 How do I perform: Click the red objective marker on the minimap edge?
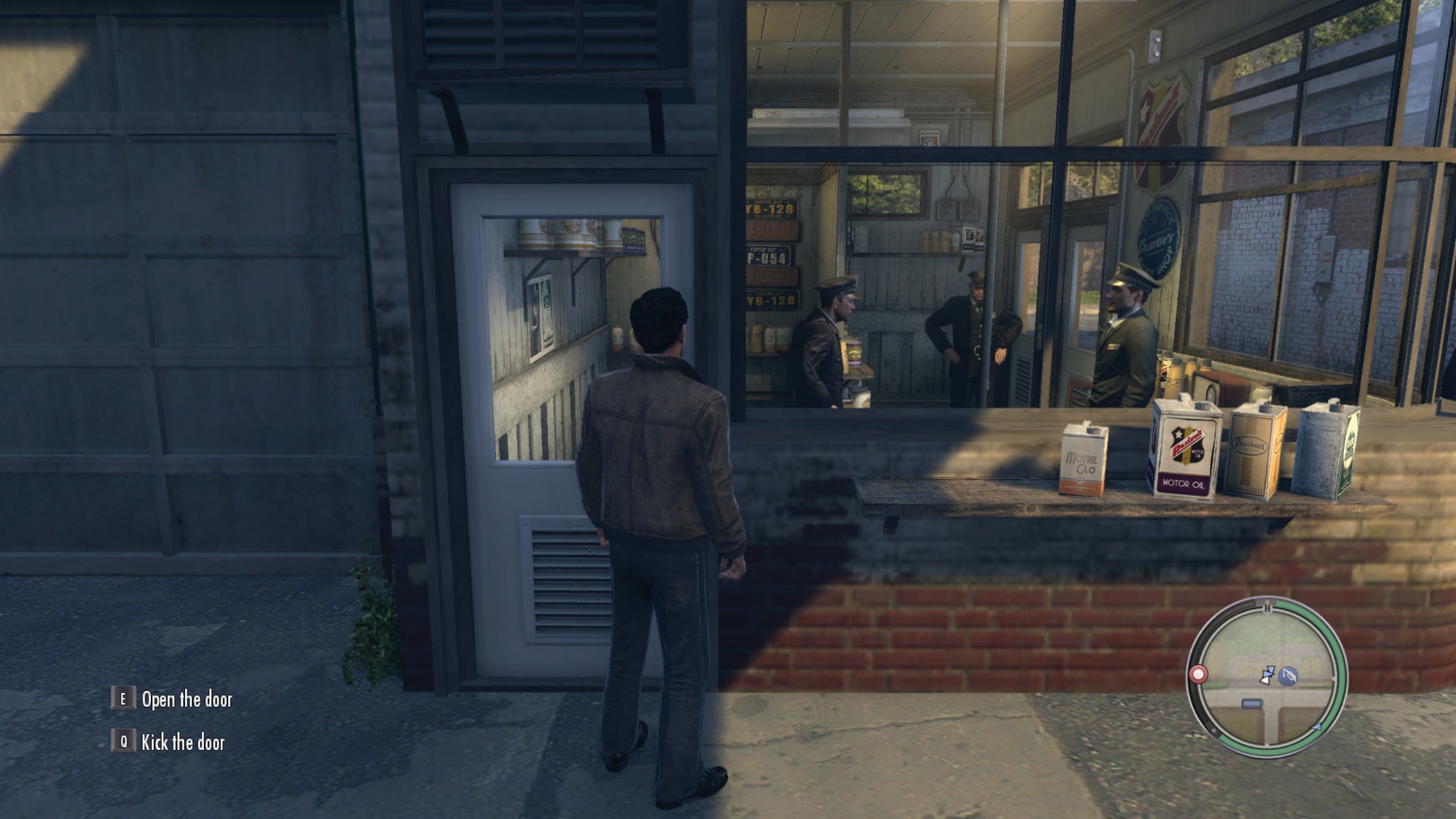(x=1198, y=674)
